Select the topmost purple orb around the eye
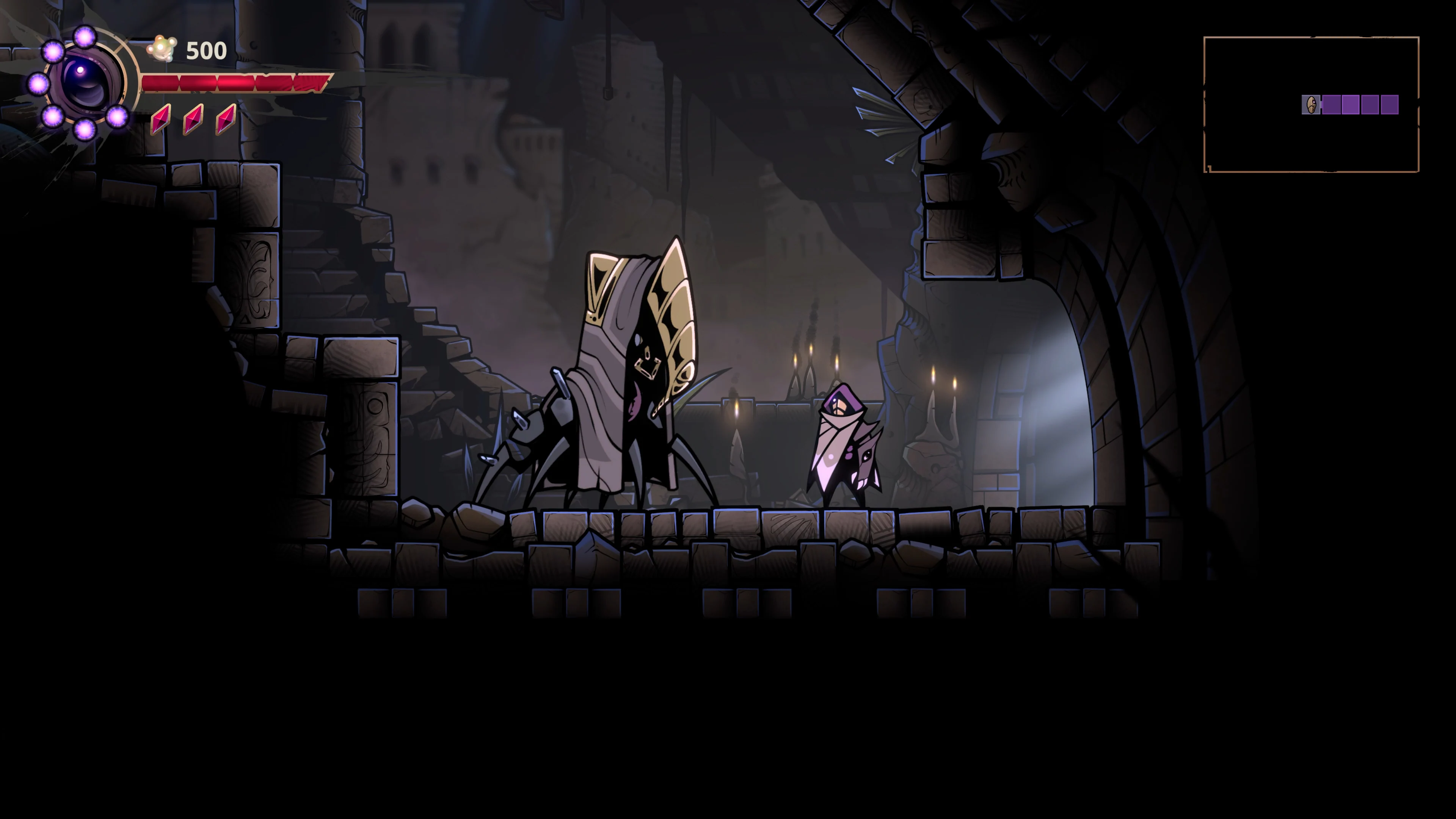Image resolution: width=1456 pixels, height=819 pixels. tap(85, 38)
